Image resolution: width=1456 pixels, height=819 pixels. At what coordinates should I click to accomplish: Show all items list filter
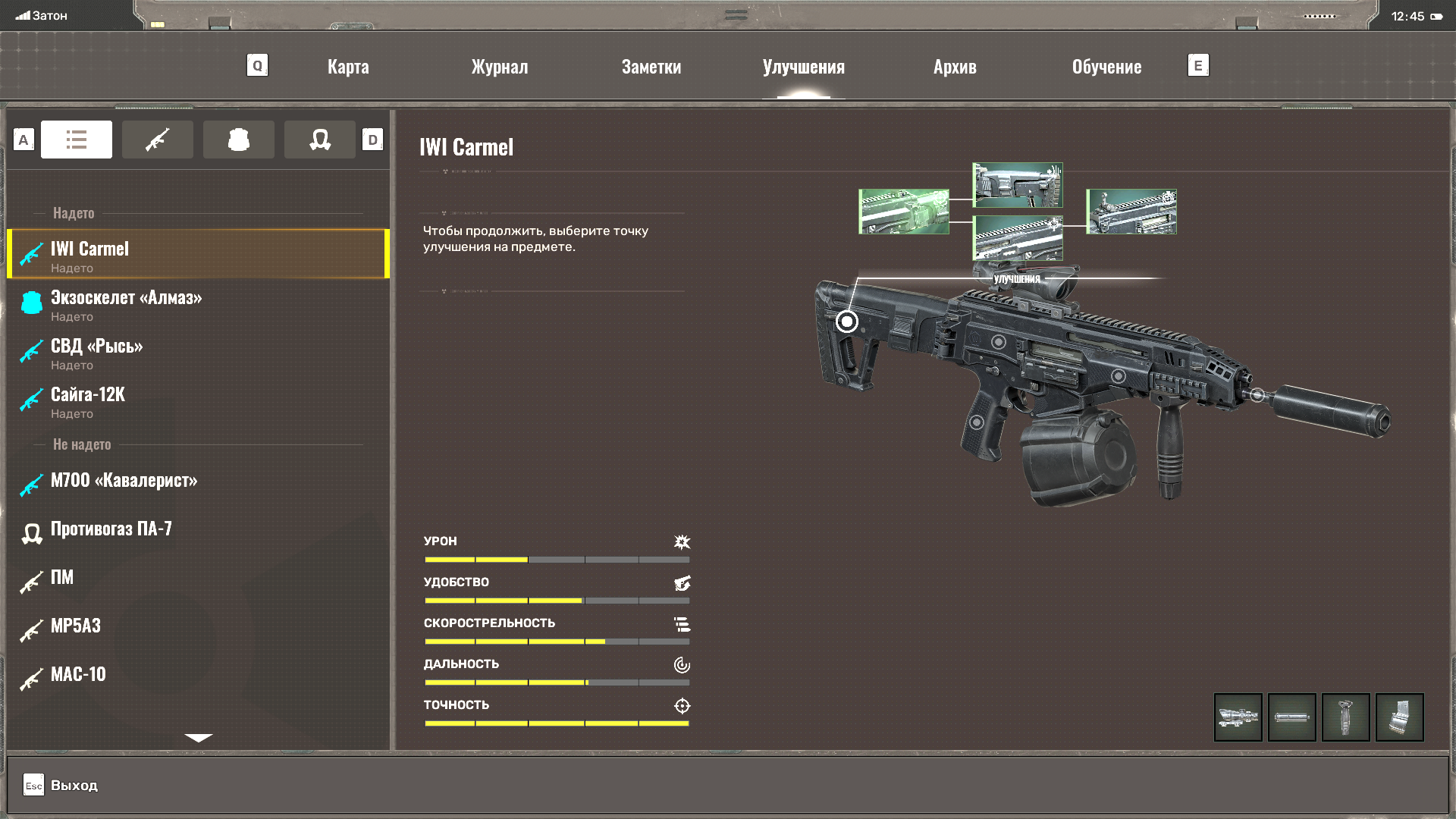(77, 140)
